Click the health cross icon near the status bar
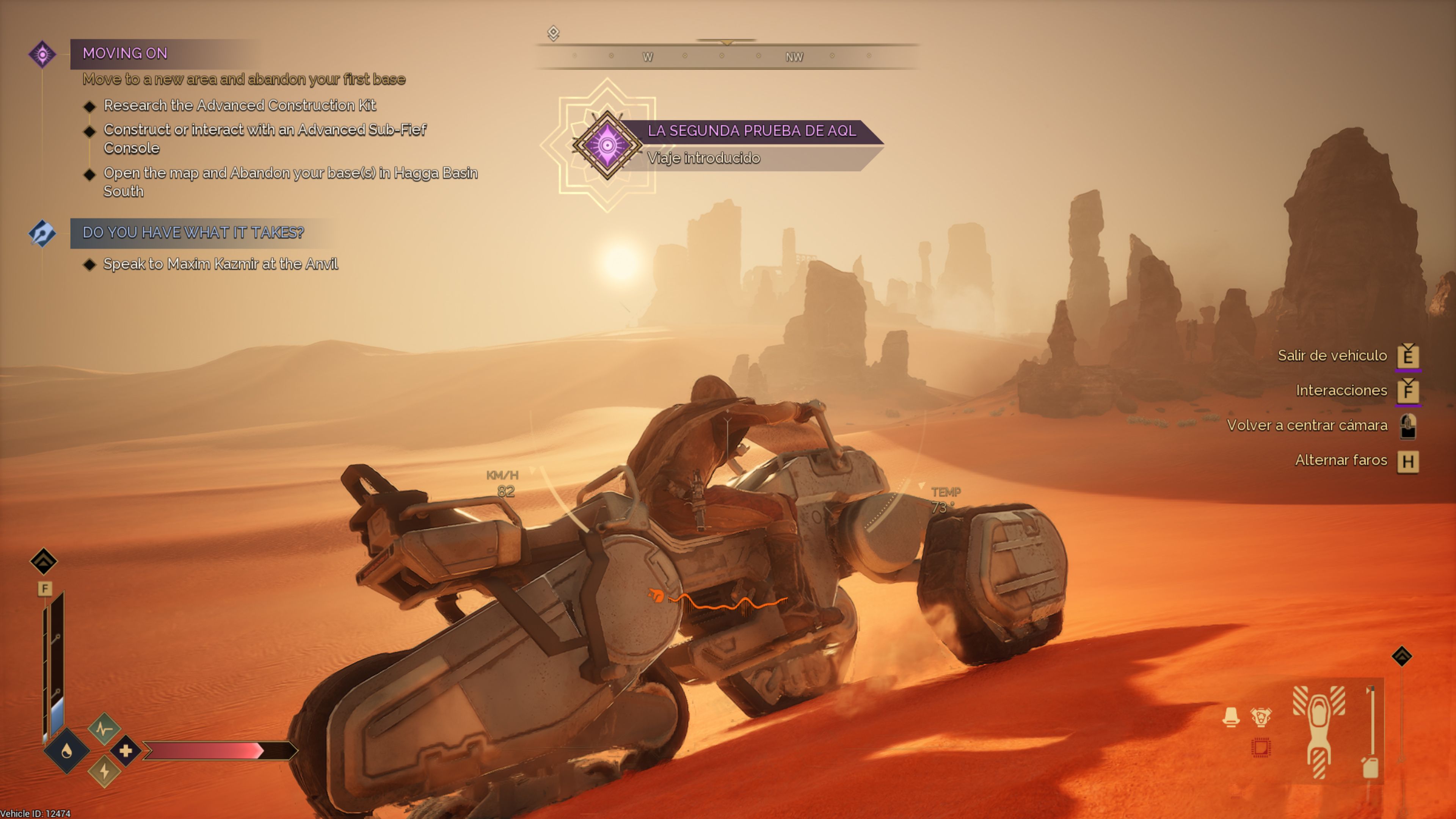The height and width of the screenshot is (819, 1456). [x=126, y=752]
